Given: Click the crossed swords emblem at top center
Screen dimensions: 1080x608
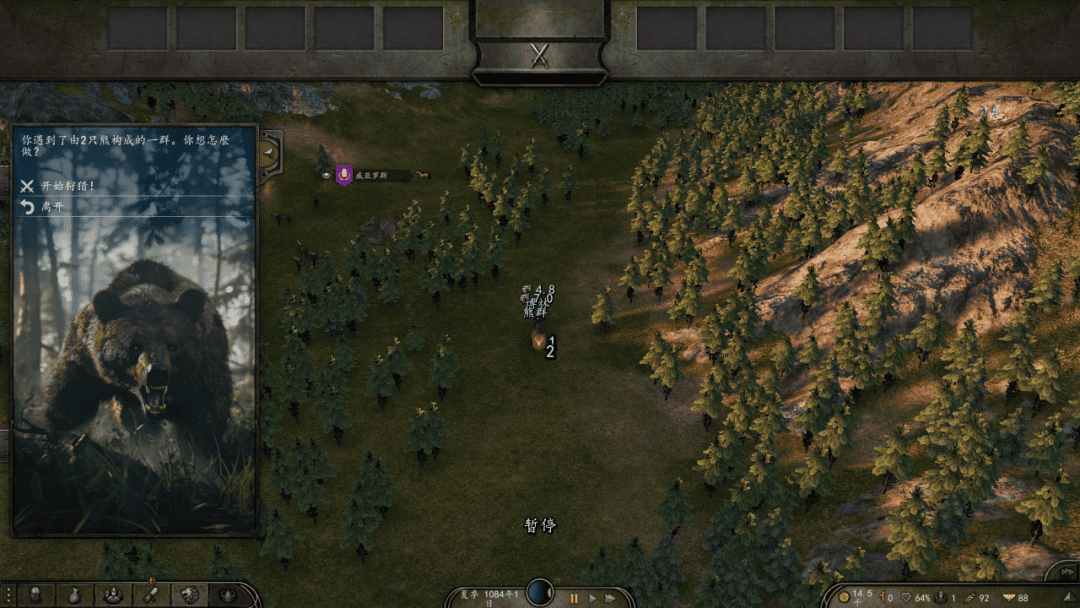Looking at the screenshot, I should (540, 55).
